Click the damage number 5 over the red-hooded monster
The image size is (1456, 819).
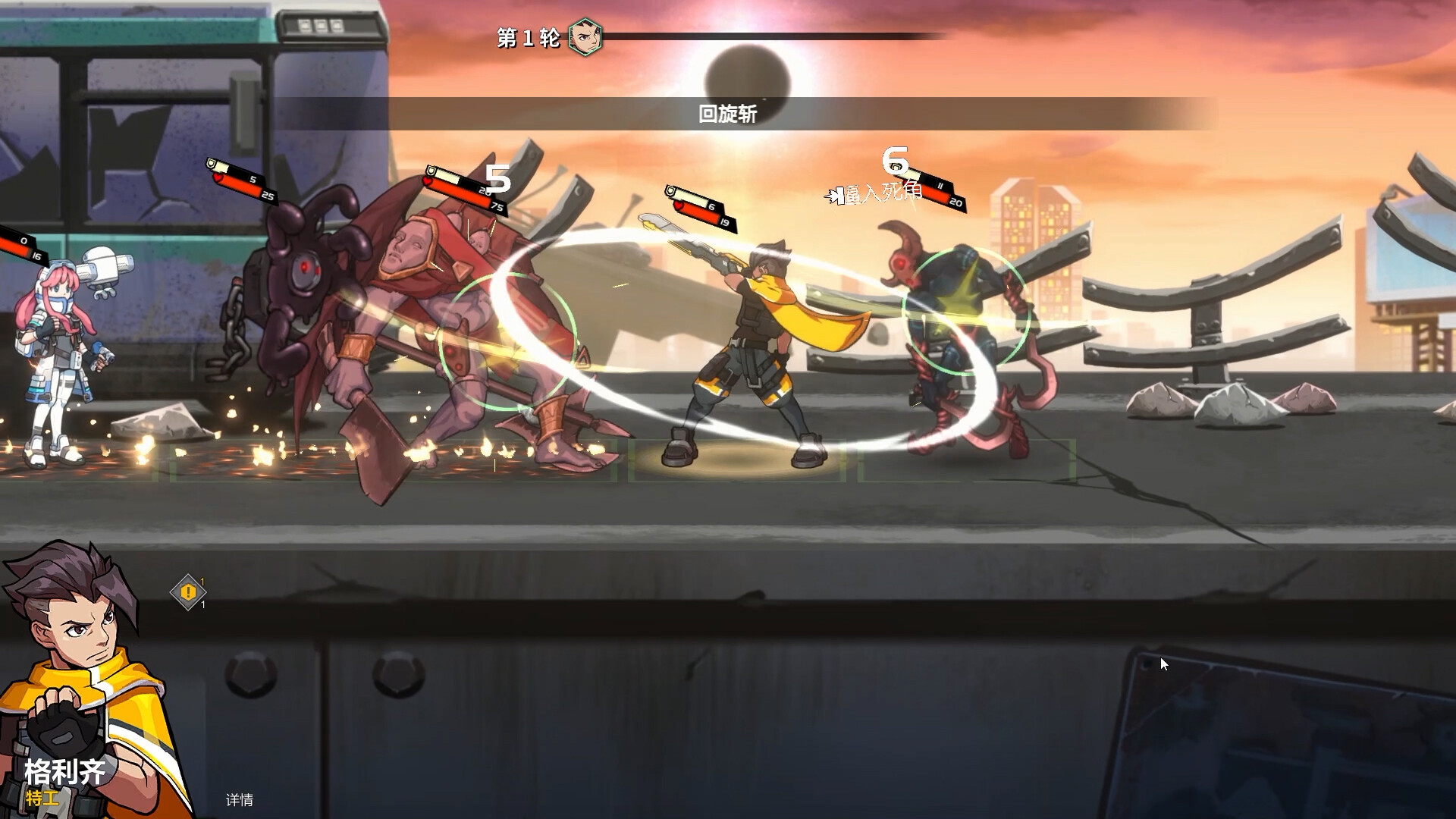pos(497,180)
